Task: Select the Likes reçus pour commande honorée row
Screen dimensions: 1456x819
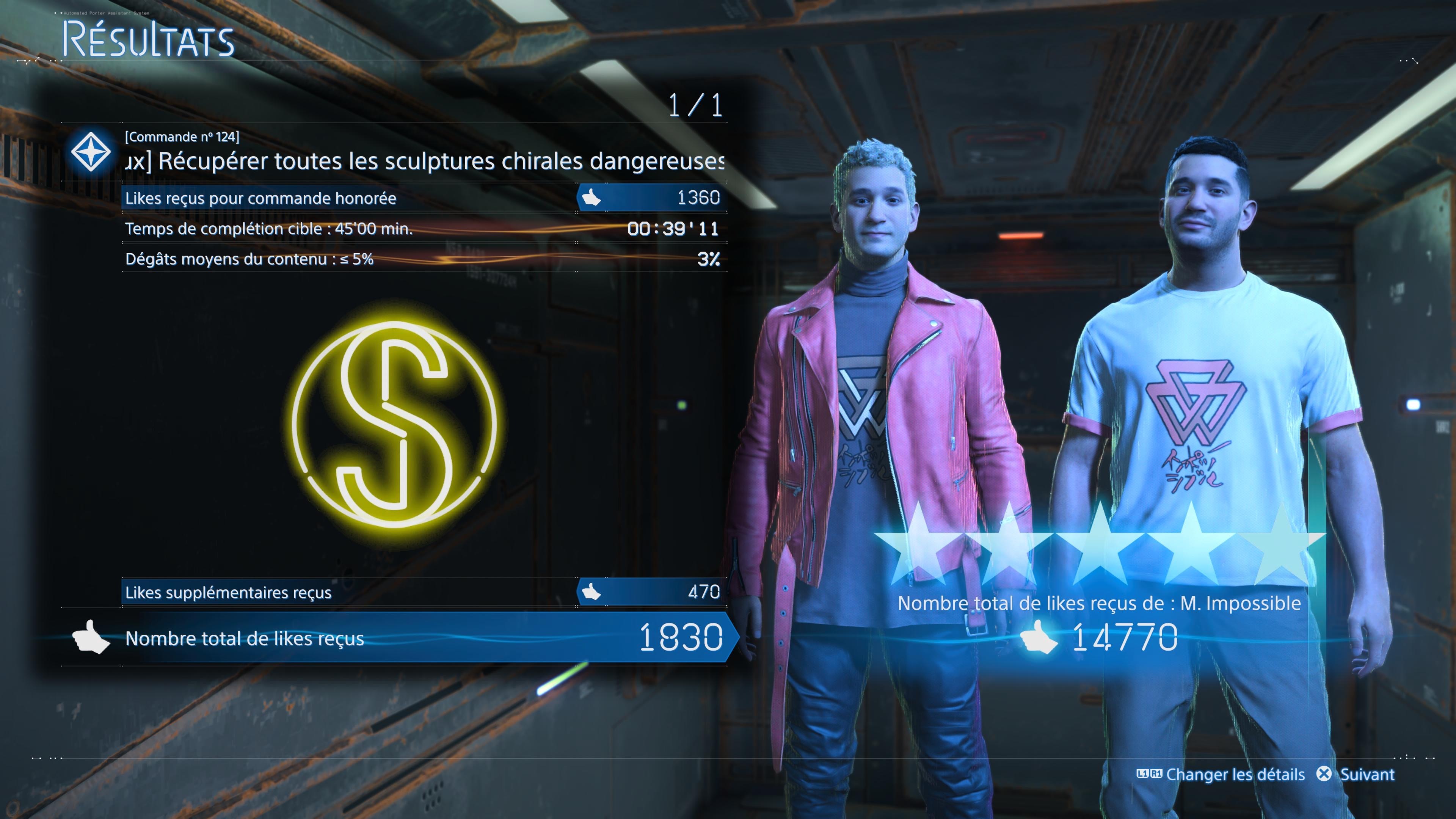Action: (423, 198)
